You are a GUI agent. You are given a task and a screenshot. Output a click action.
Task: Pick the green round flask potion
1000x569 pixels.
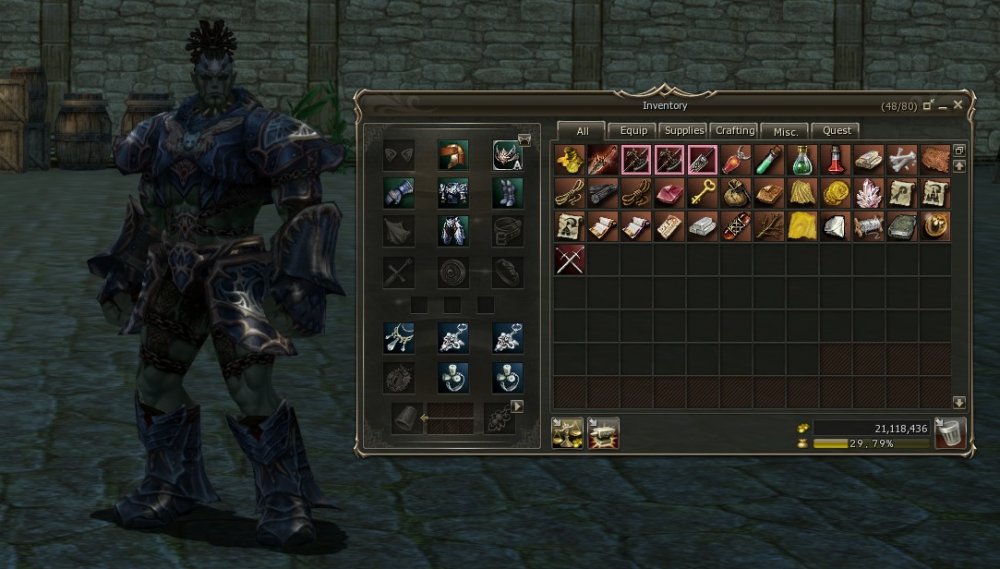pos(803,160)
